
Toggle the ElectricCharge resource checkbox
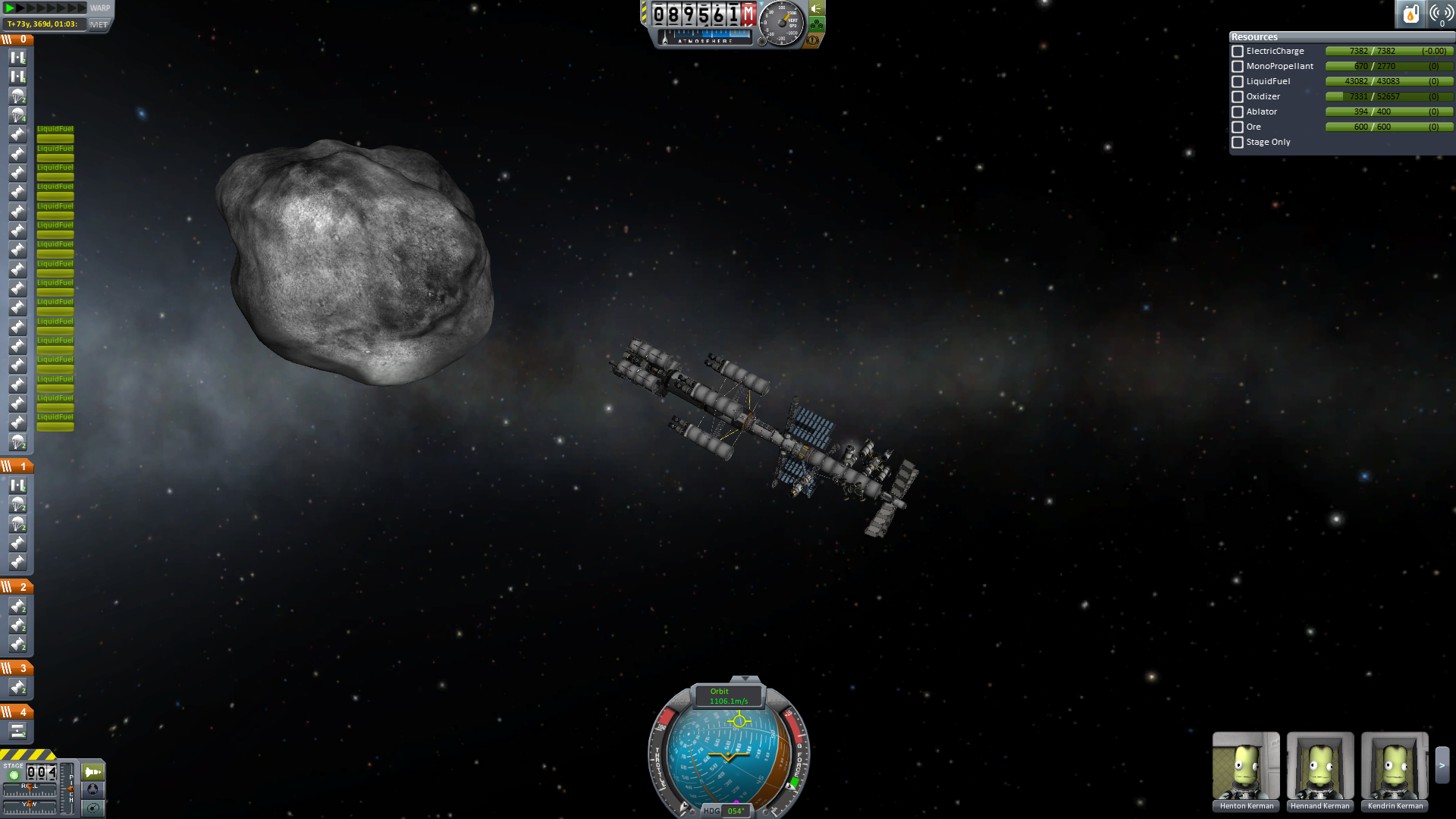click(1238, 52)
